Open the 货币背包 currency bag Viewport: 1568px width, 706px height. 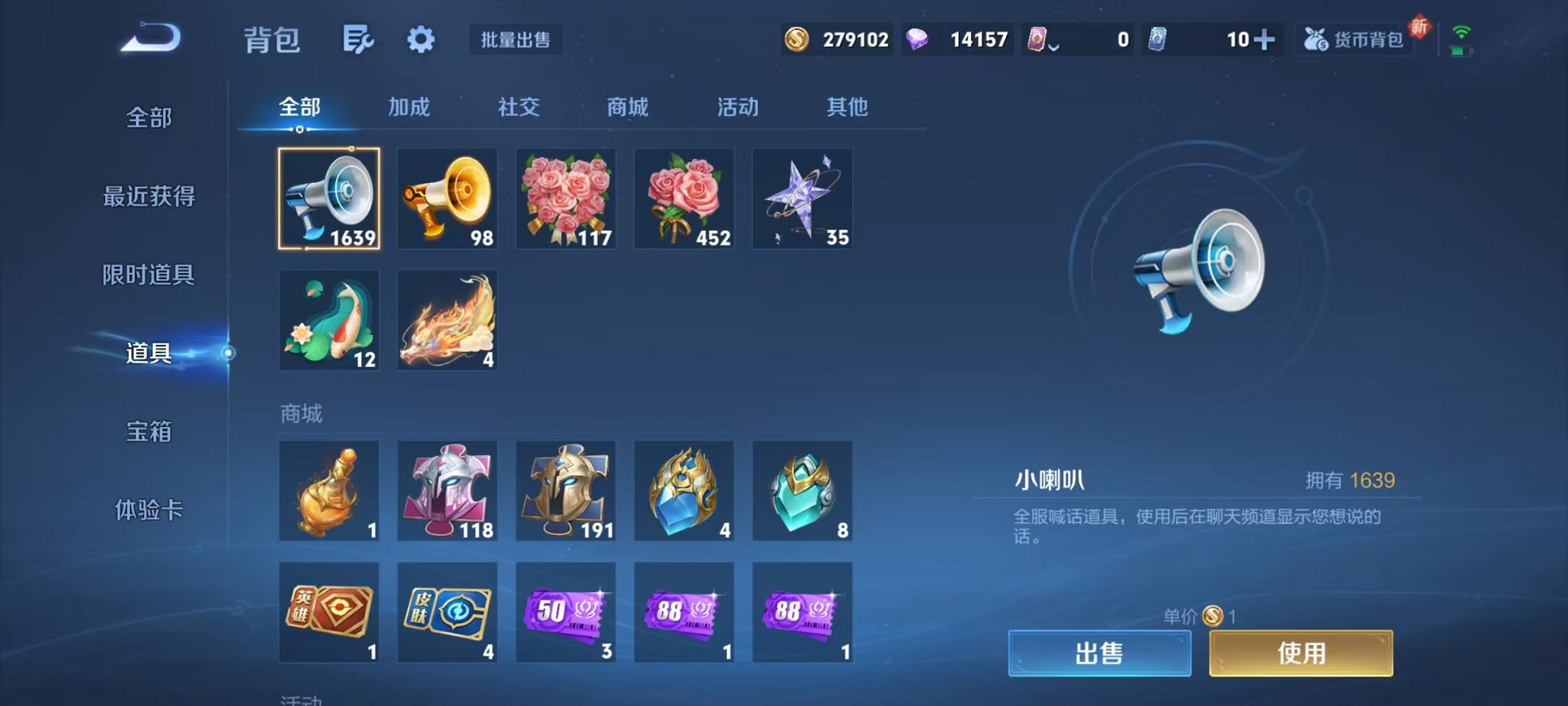click(x=1355, y=38)
